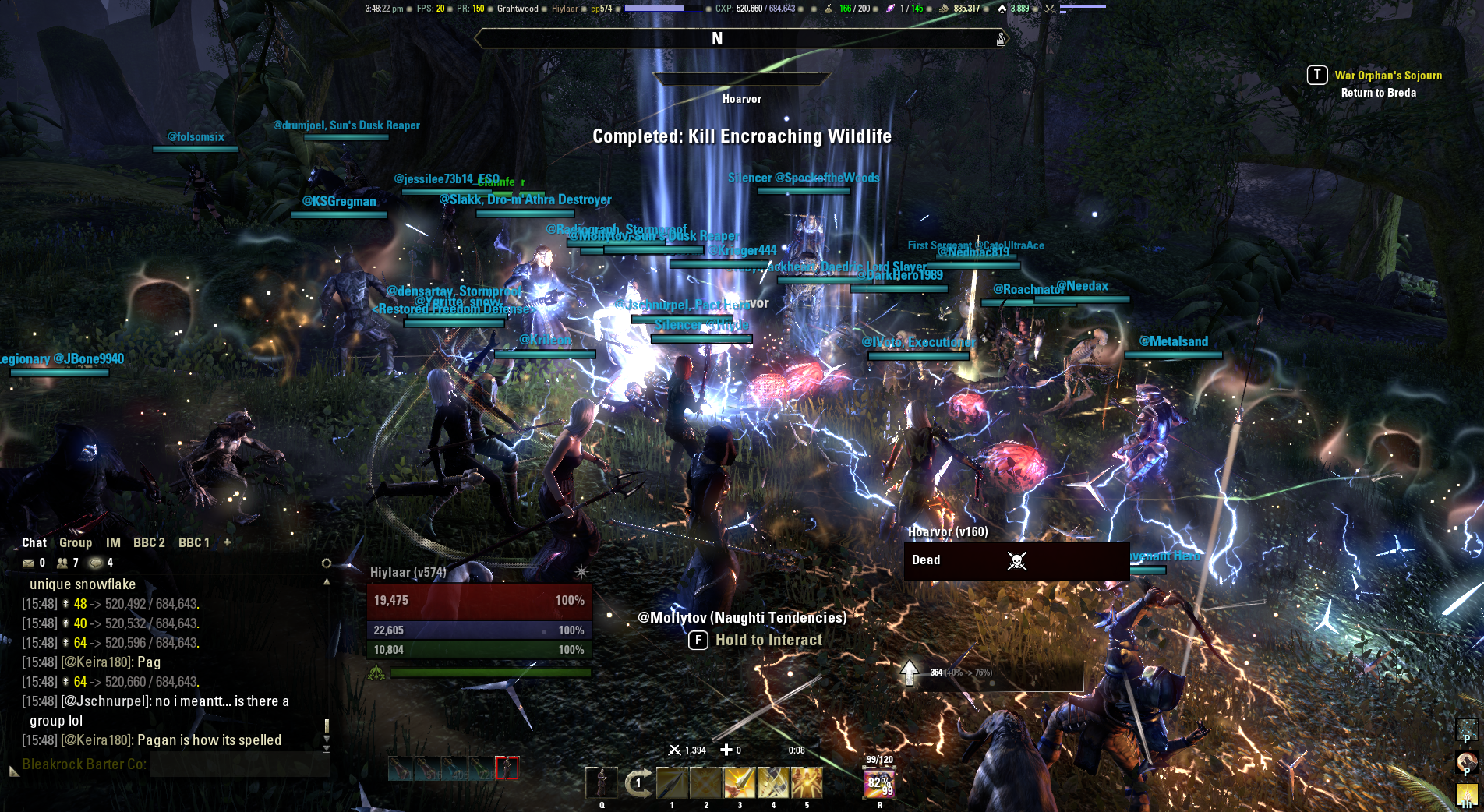The width and height of the screenshot is (1484, 812).
Task: Switch to the BBC 1 chat tab
Action: click(x=194, y=542)
